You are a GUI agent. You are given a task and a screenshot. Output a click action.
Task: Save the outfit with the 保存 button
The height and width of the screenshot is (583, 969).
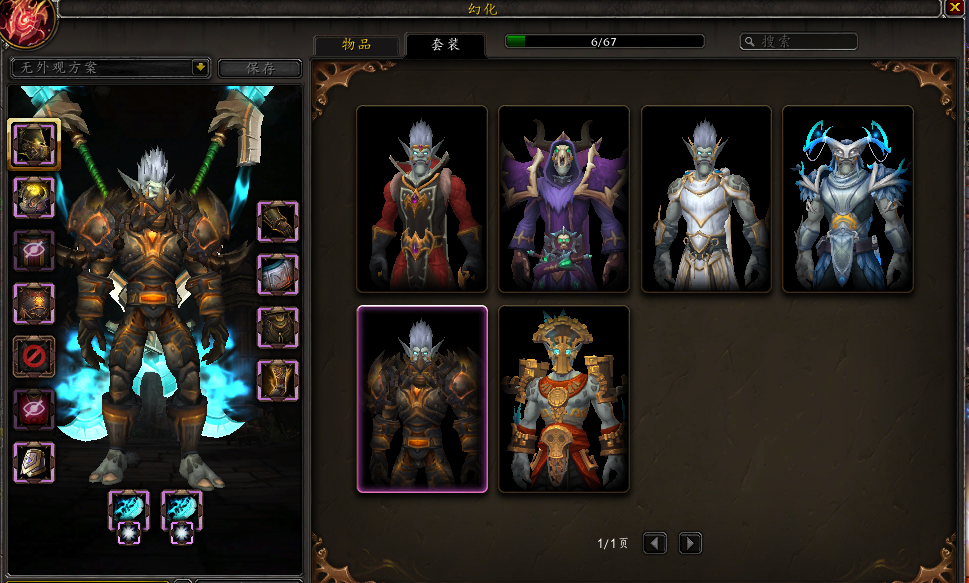pyautogui.click(x=260, y=68)
